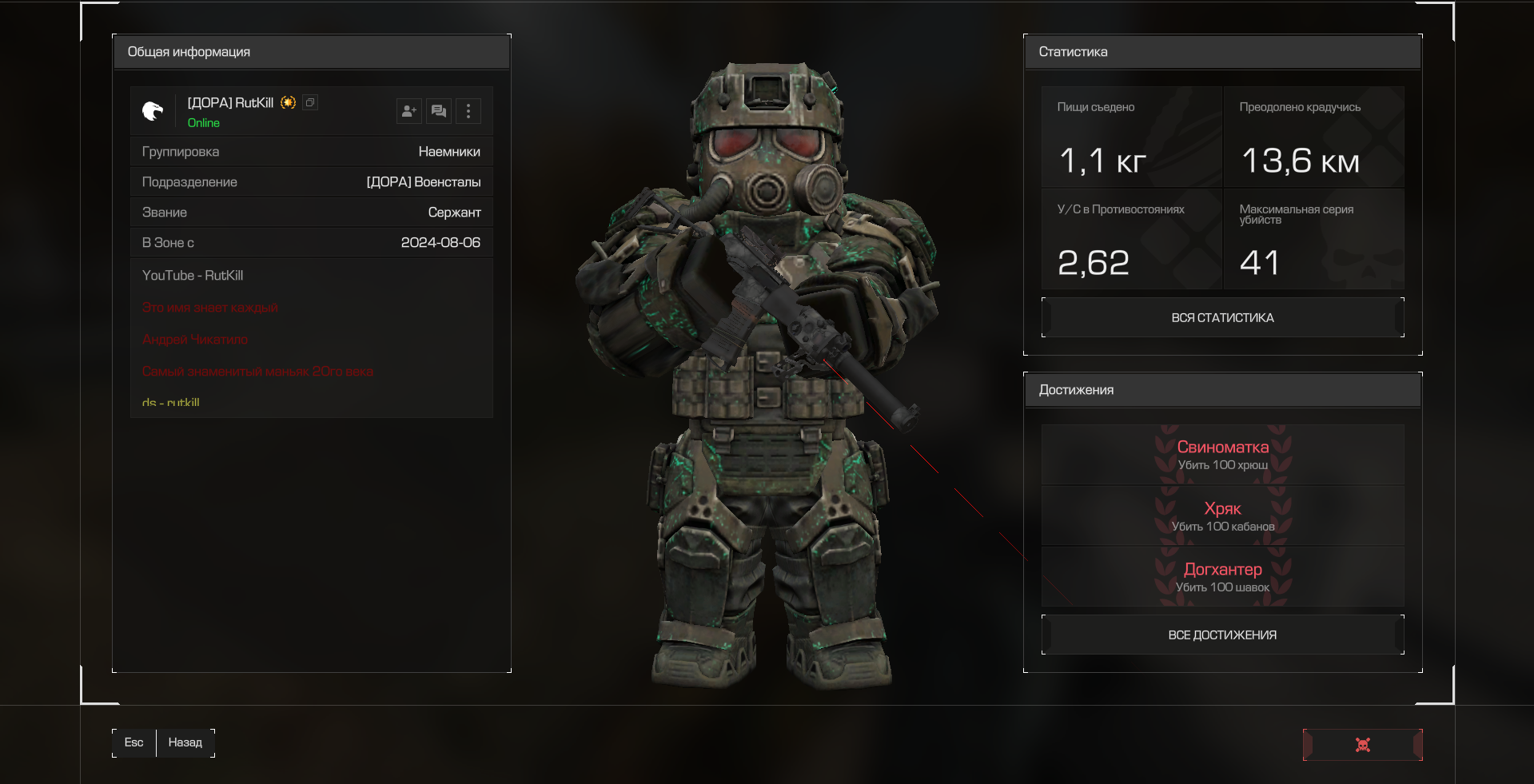Select the Хряк achievement

pyautogui.click(x=1222, y=516)
